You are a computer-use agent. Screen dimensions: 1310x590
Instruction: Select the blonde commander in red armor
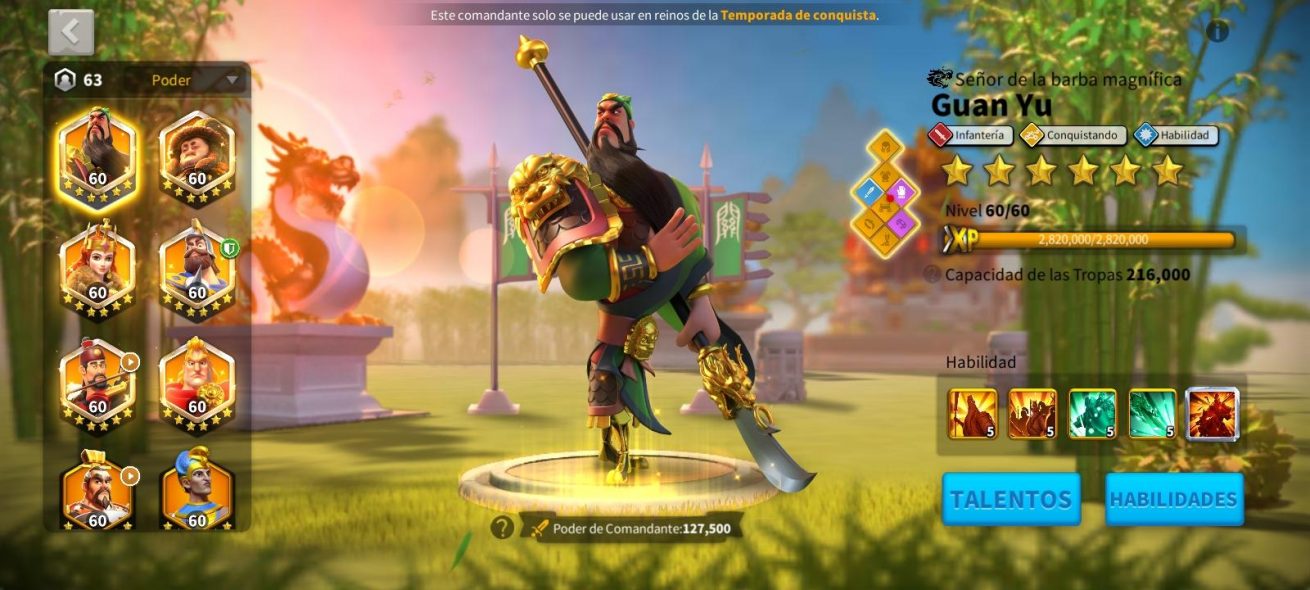pyautogui.click(x=197, y=380)
